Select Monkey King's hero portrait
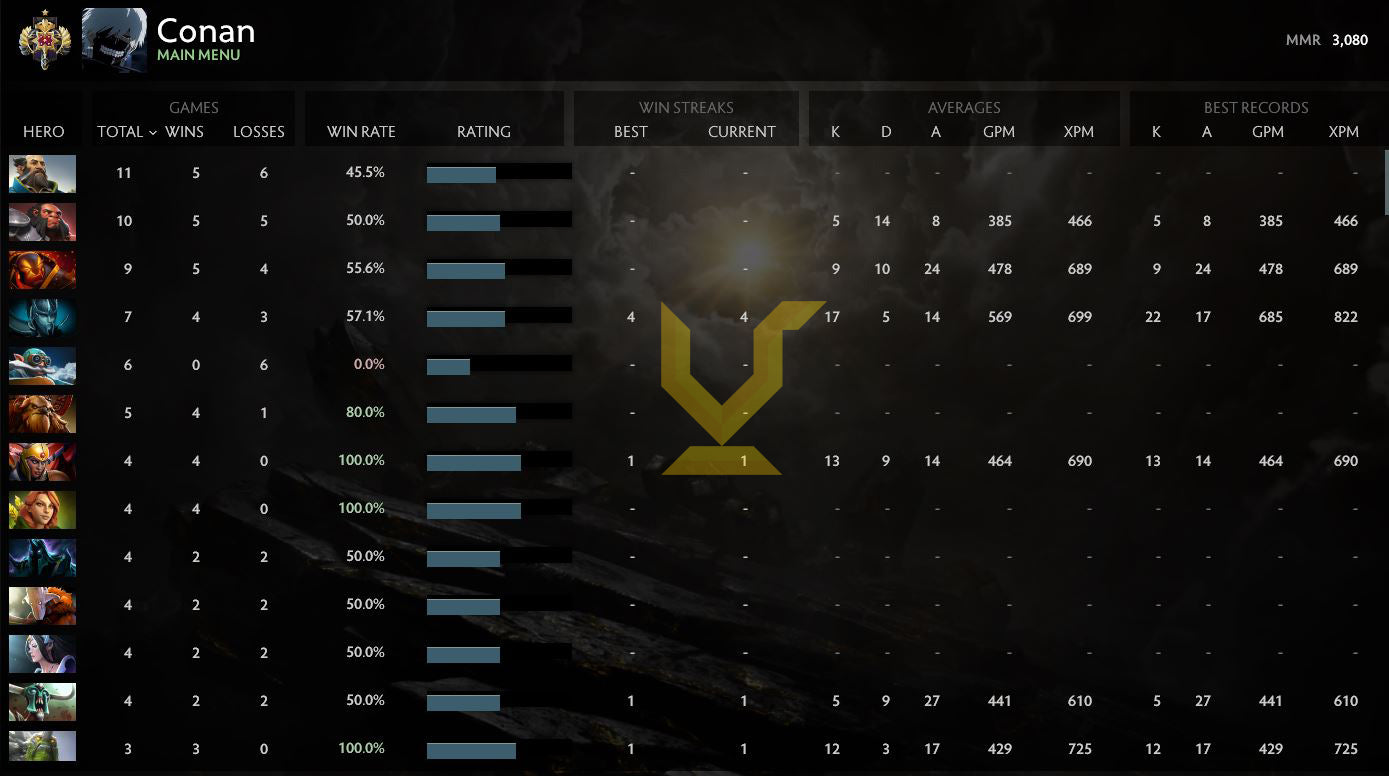Screen dimensions: 1389x776 (x=42, y=221)
